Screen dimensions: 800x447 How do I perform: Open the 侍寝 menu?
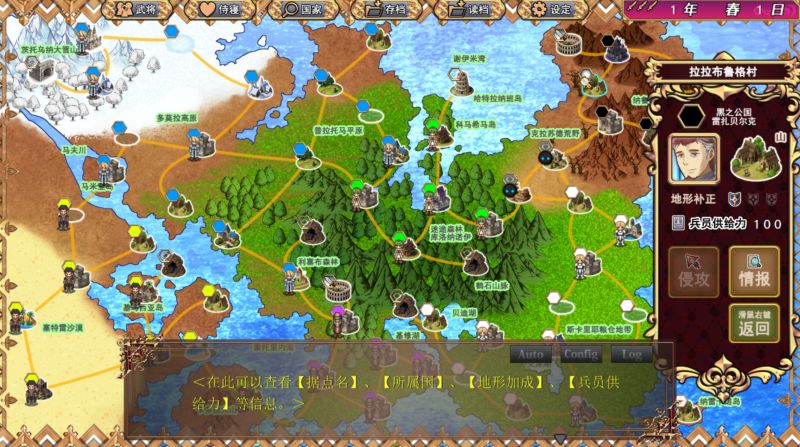tap(222, 10)
